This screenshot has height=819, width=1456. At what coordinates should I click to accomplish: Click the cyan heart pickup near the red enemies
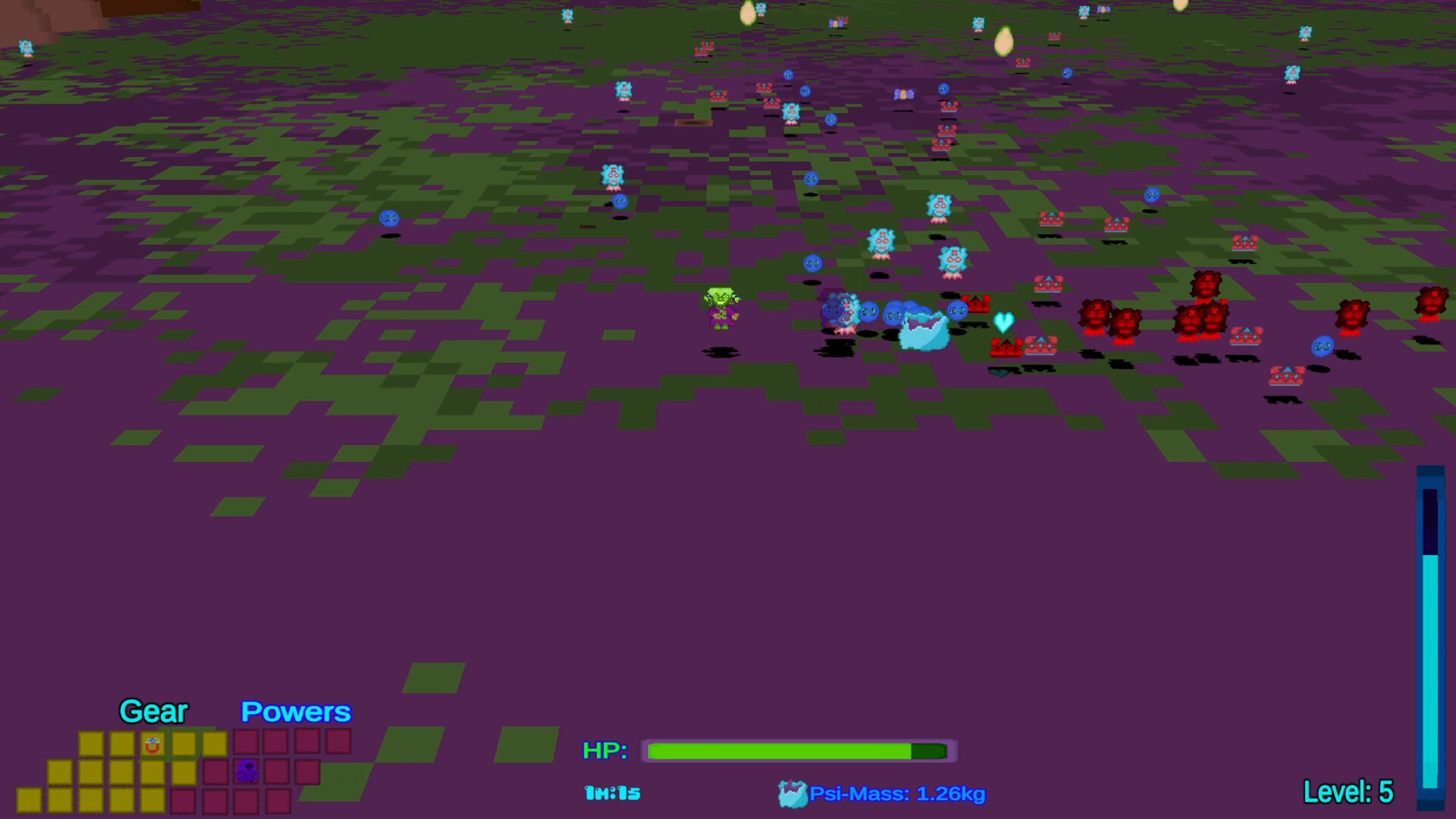click(1003, 322)
